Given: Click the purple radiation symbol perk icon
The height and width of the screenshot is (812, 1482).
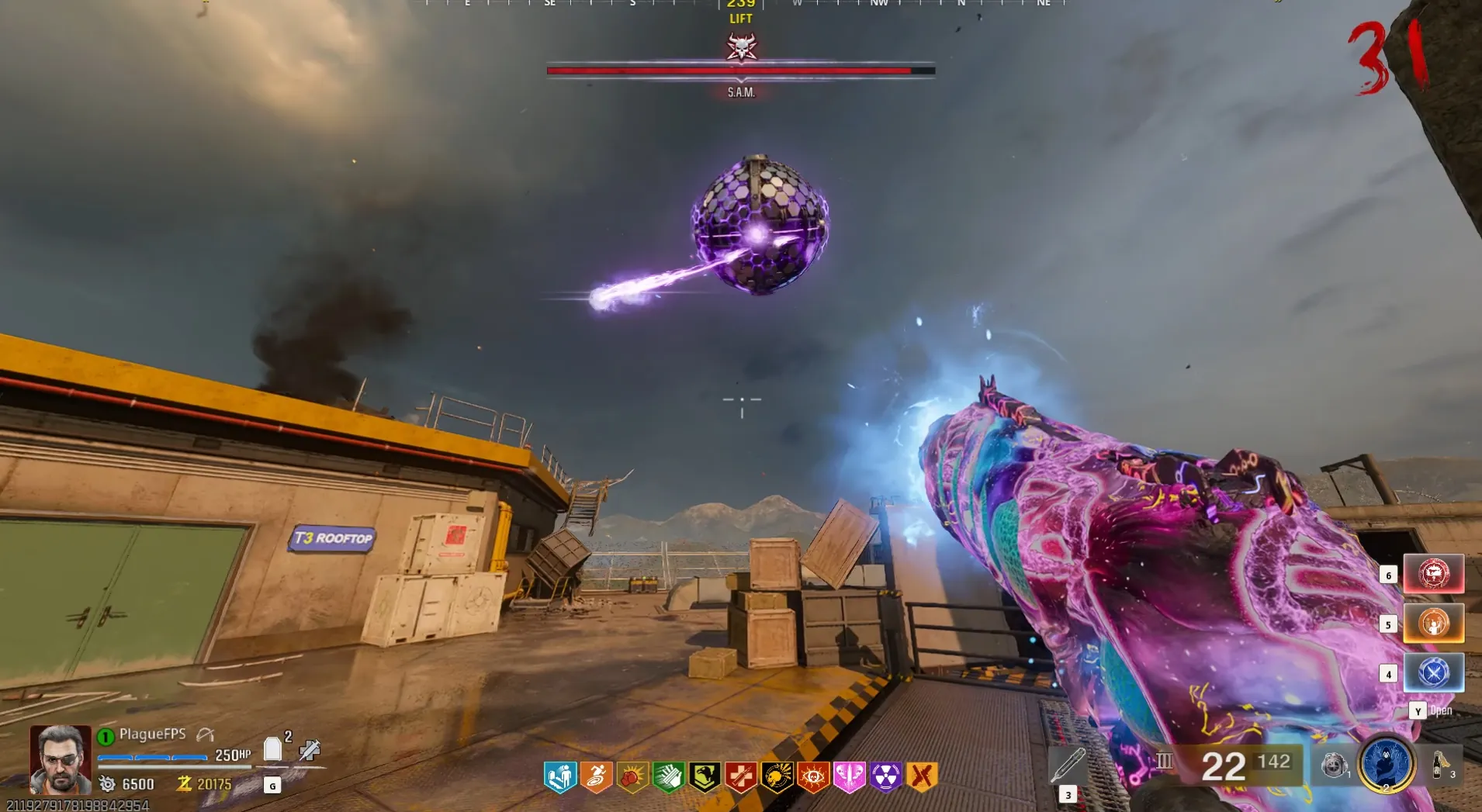Looking at the screenshot, I should tap(885, 776).
